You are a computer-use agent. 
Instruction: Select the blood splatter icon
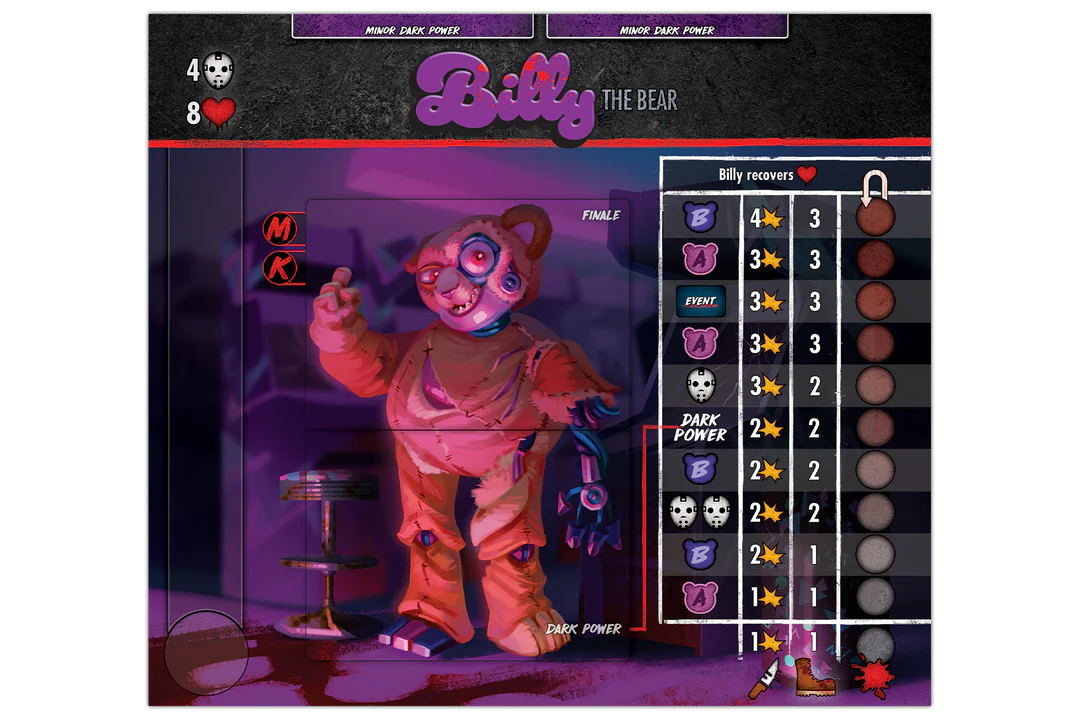[873, 677]
